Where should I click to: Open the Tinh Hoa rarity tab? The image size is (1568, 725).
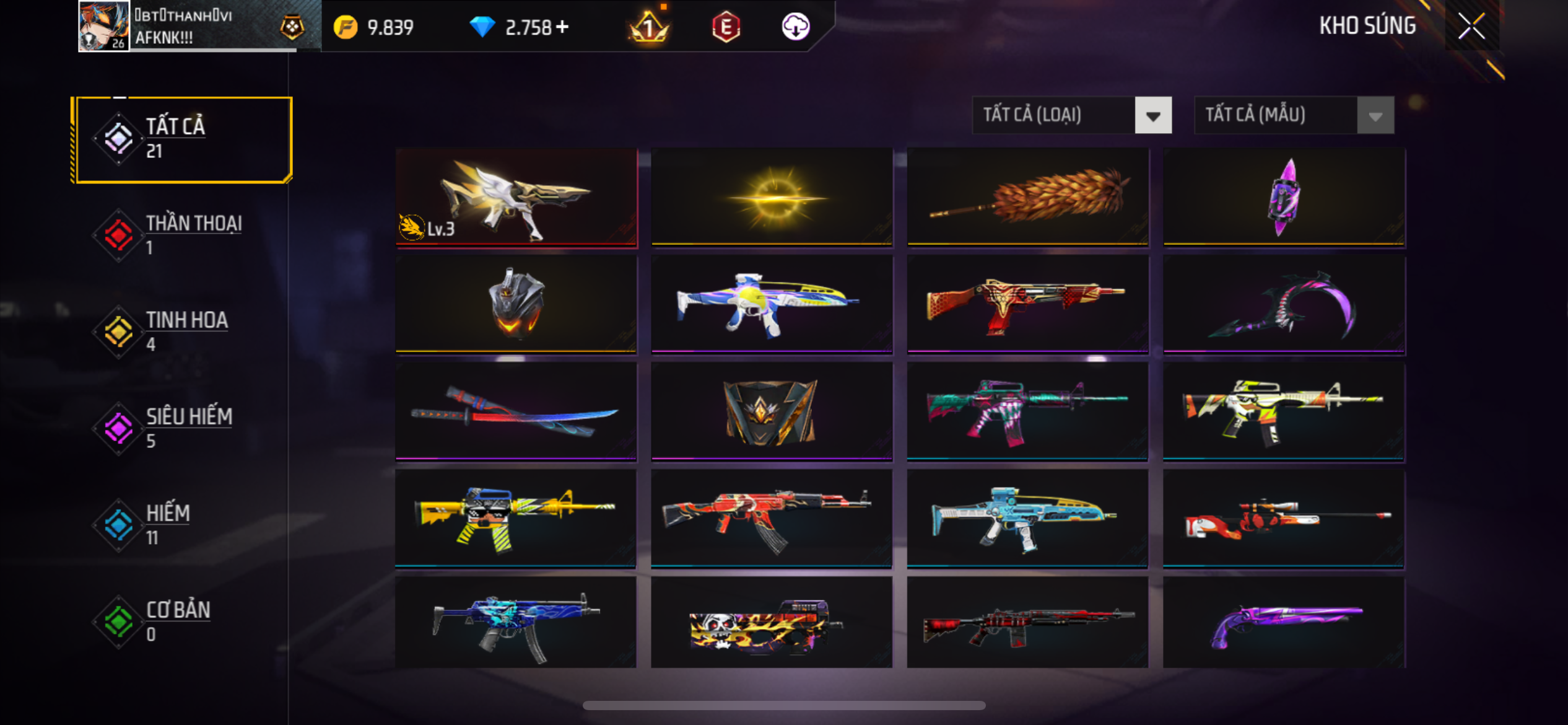[181, 332]
